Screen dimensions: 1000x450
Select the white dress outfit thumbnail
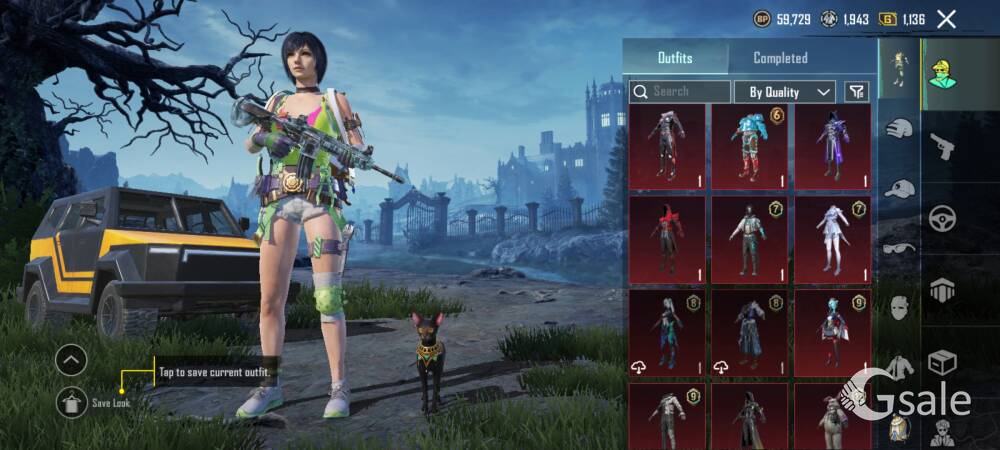tap(832, 240)
